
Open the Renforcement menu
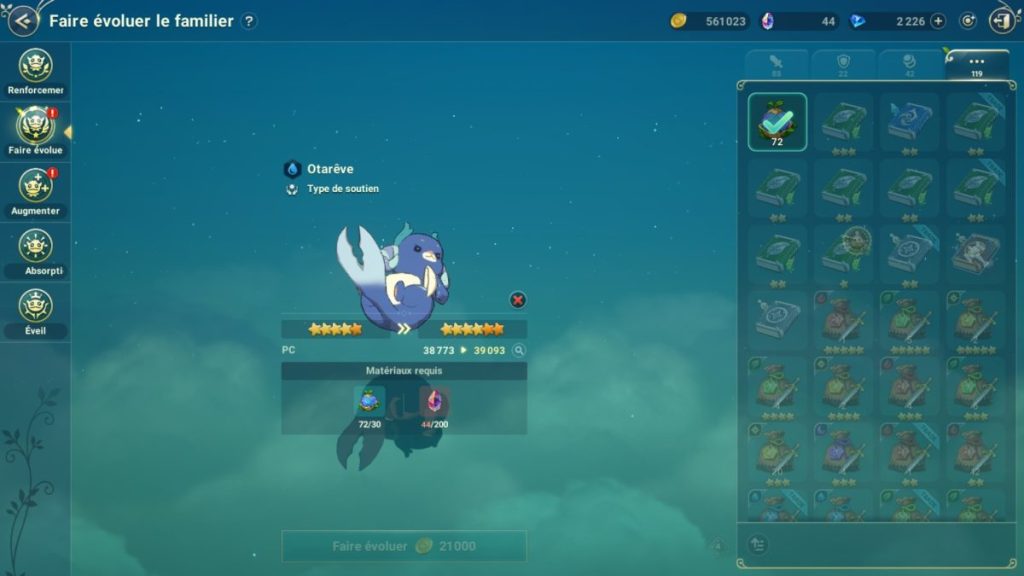pos(36,68)
